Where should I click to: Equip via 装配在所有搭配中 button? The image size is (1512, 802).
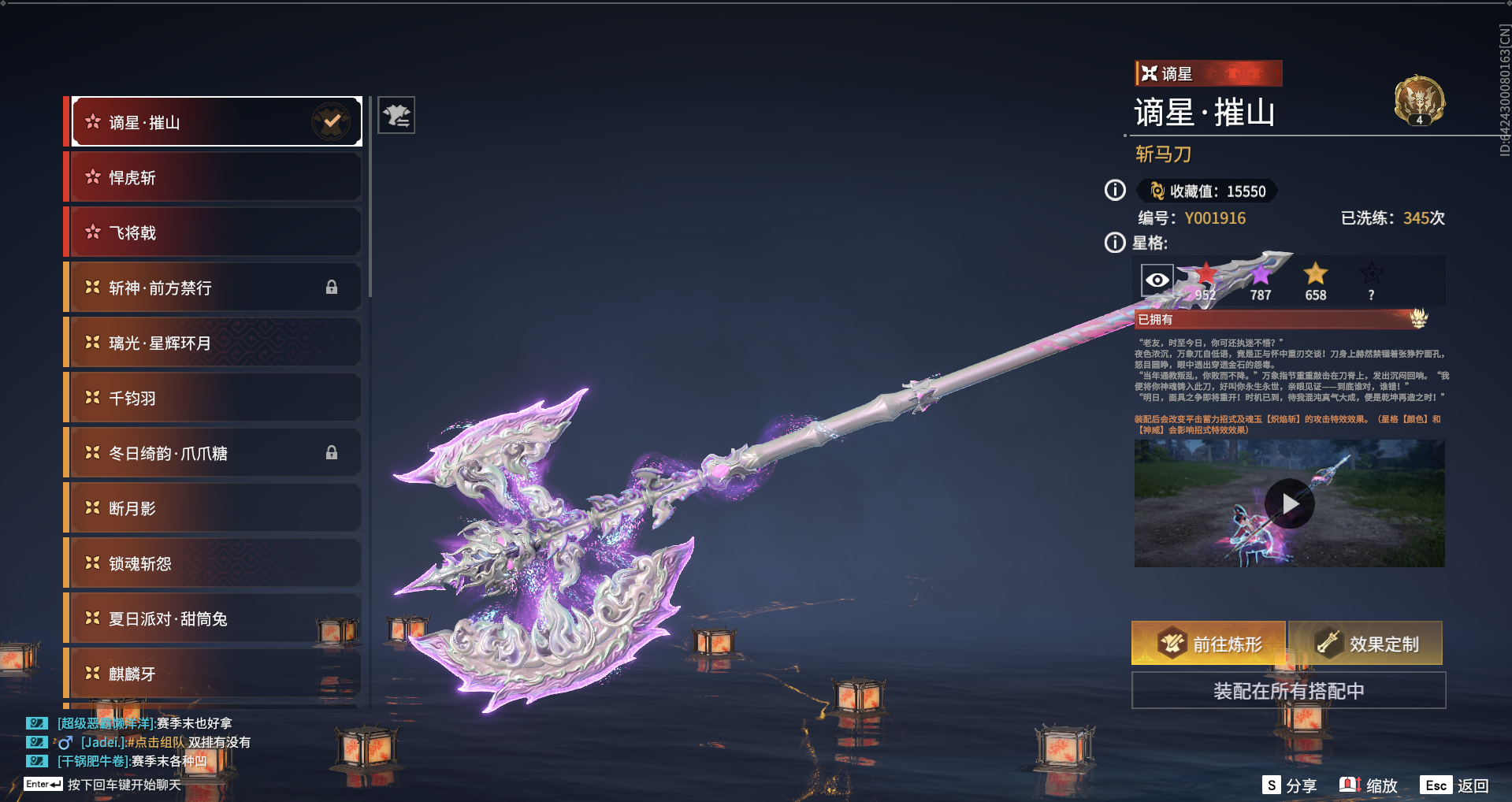coord(1288,691)
